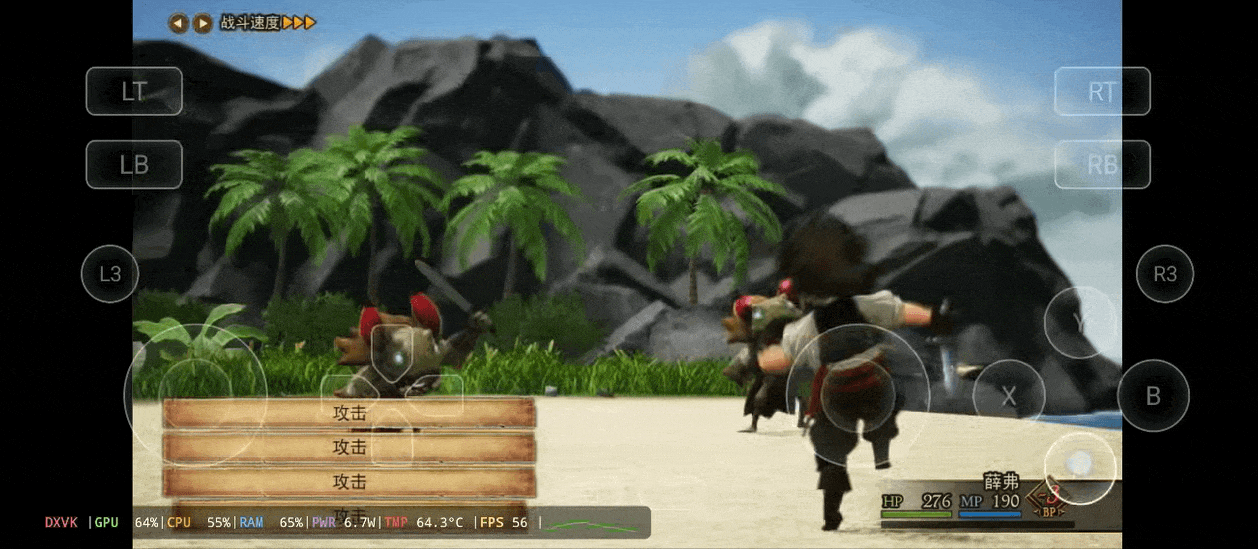Image resolution: width=1258 pixels, height=549 pixels.
Task: Tap the RB on-screen overlay button
Action: click(1102, 165)
